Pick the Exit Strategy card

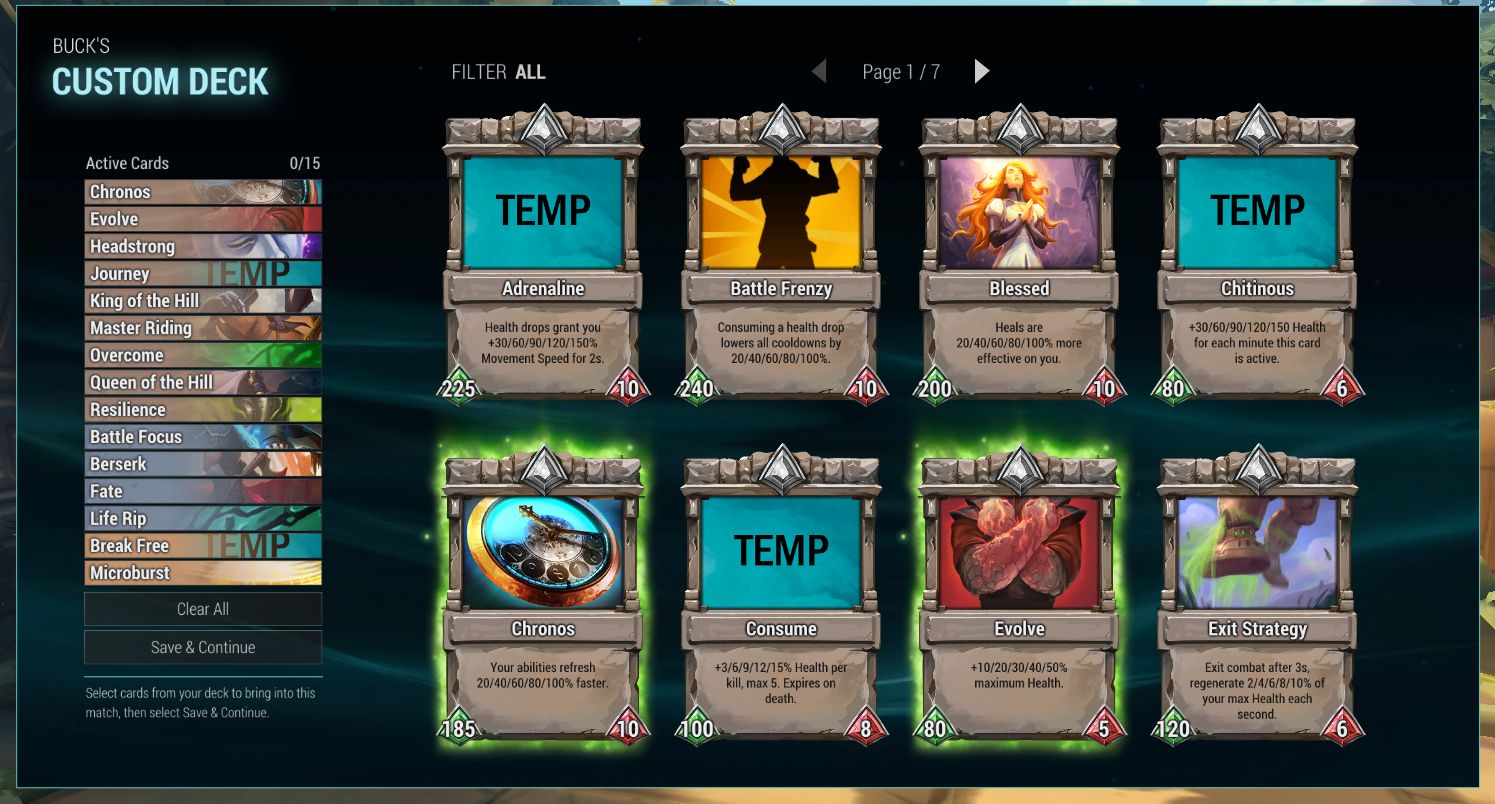click(x=1257, y=595)
